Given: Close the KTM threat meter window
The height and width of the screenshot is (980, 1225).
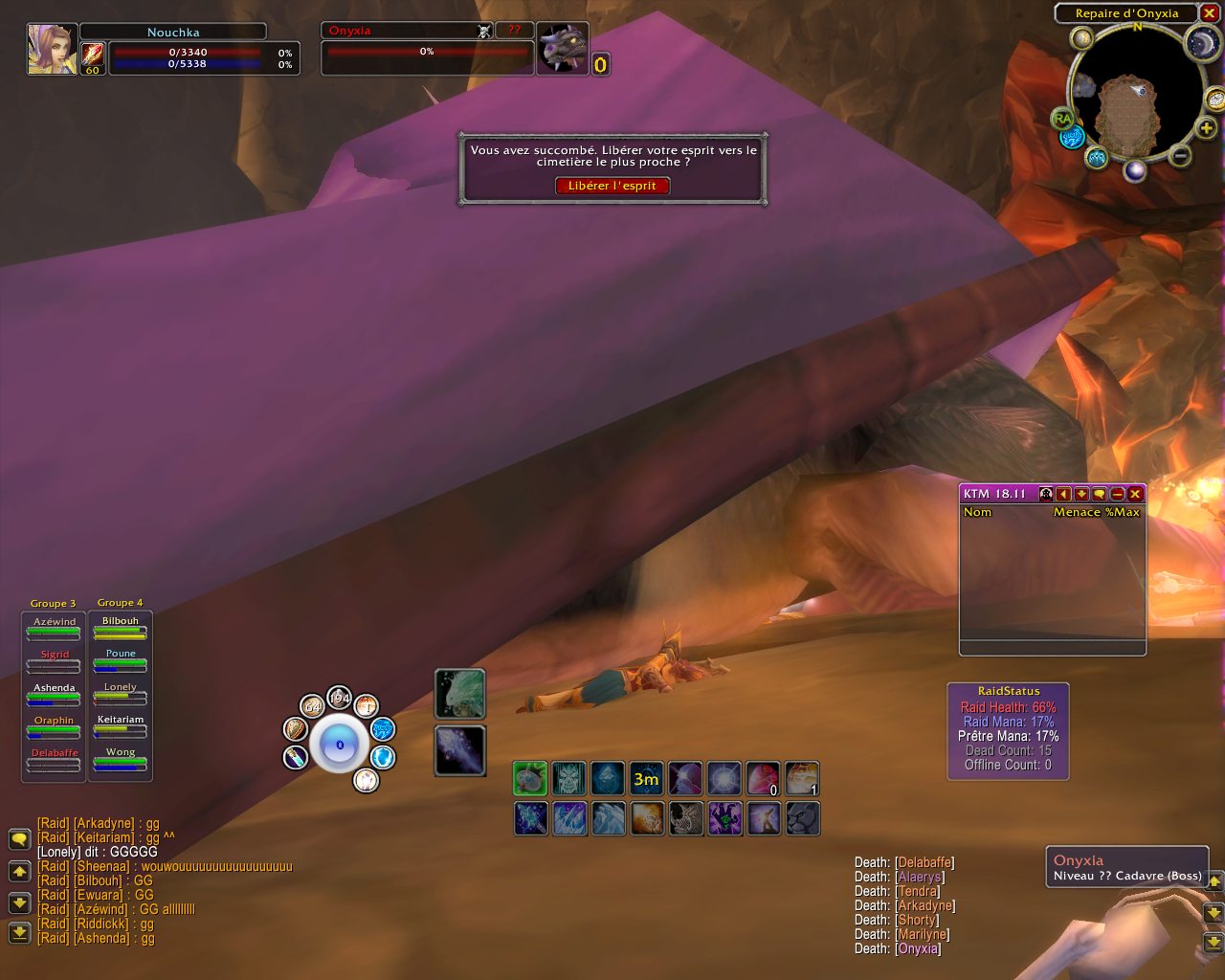Looking at the screenshot, I should (x=1135, y=494).
